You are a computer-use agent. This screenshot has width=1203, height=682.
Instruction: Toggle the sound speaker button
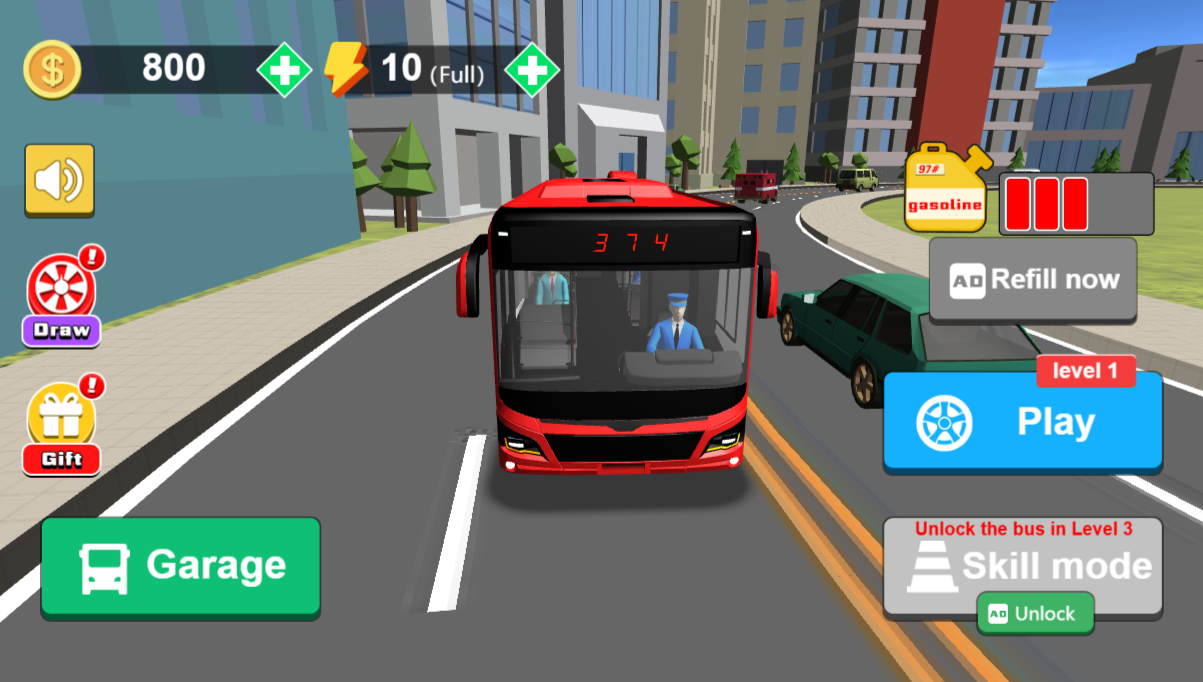[60, 180]
